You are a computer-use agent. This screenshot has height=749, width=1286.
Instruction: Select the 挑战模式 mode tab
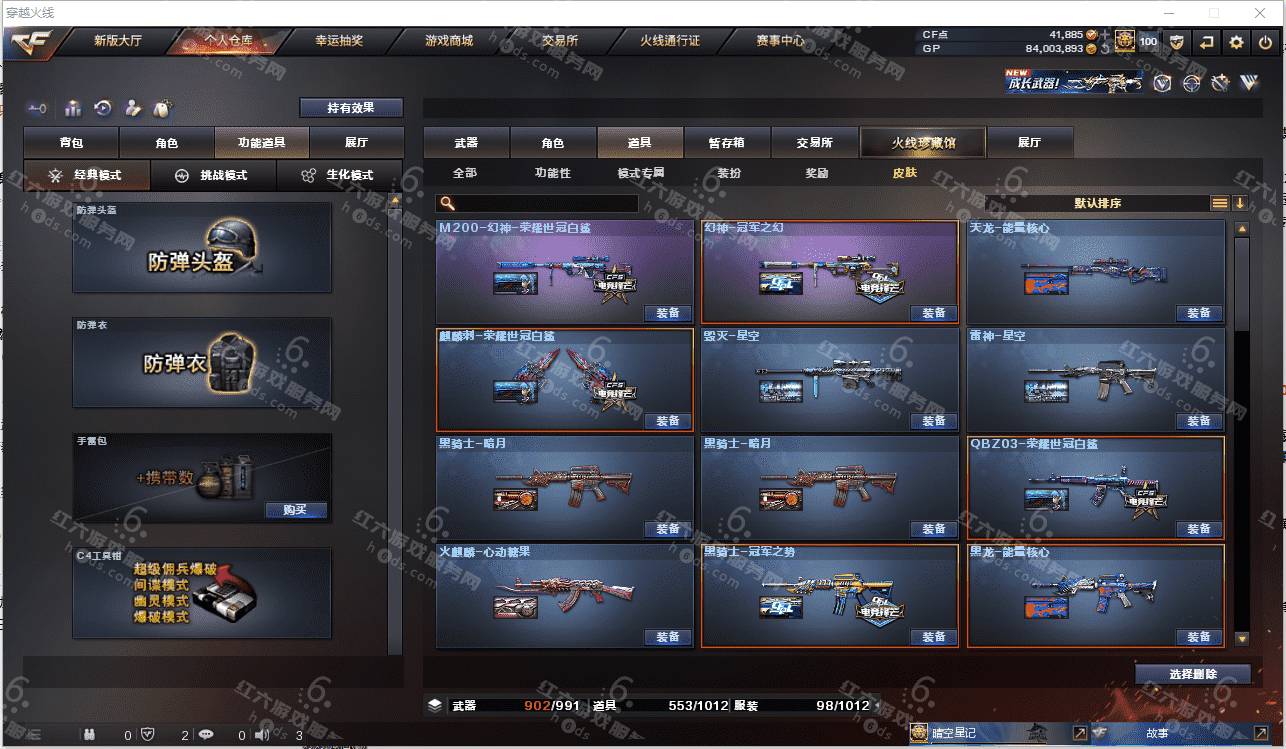pos(213,175)
